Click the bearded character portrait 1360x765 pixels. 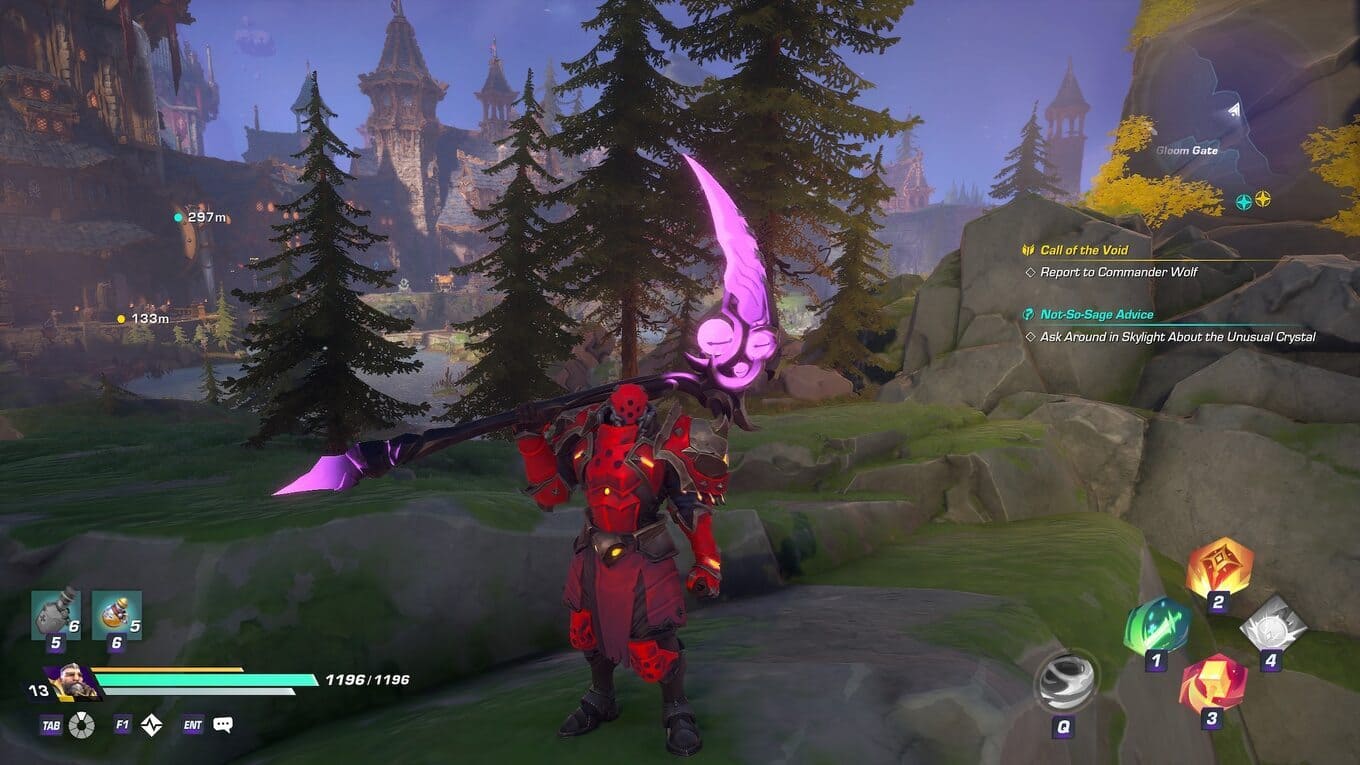[x=73, y=683]
